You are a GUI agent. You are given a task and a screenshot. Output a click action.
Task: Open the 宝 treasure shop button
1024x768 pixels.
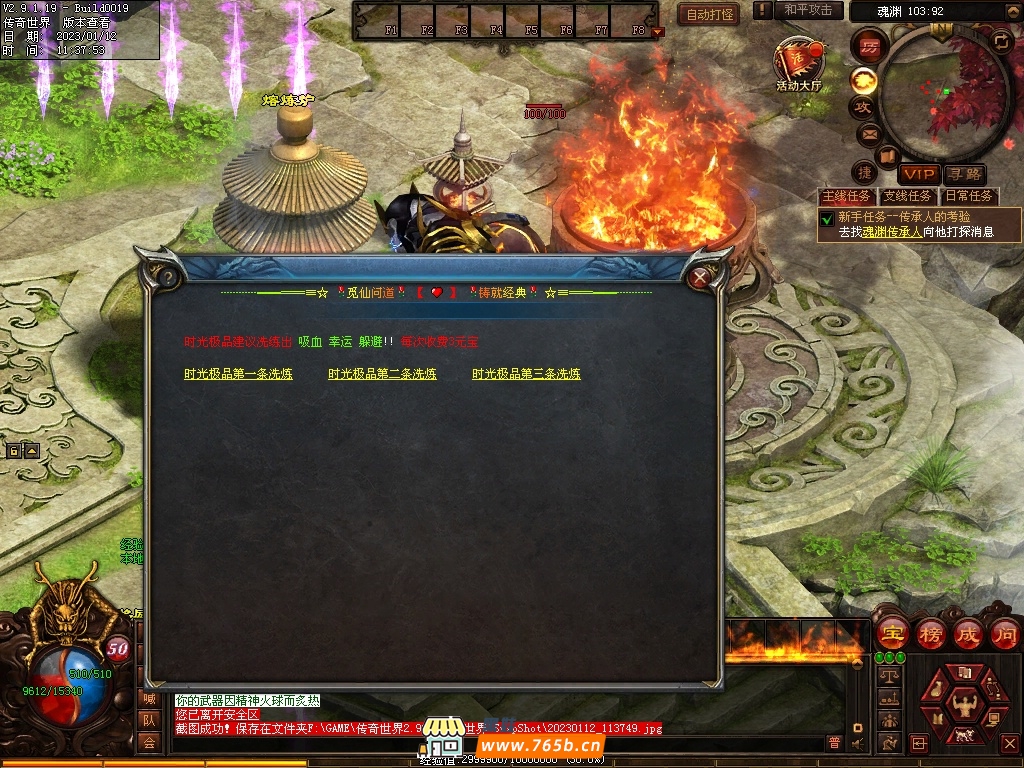pos(892,633)
